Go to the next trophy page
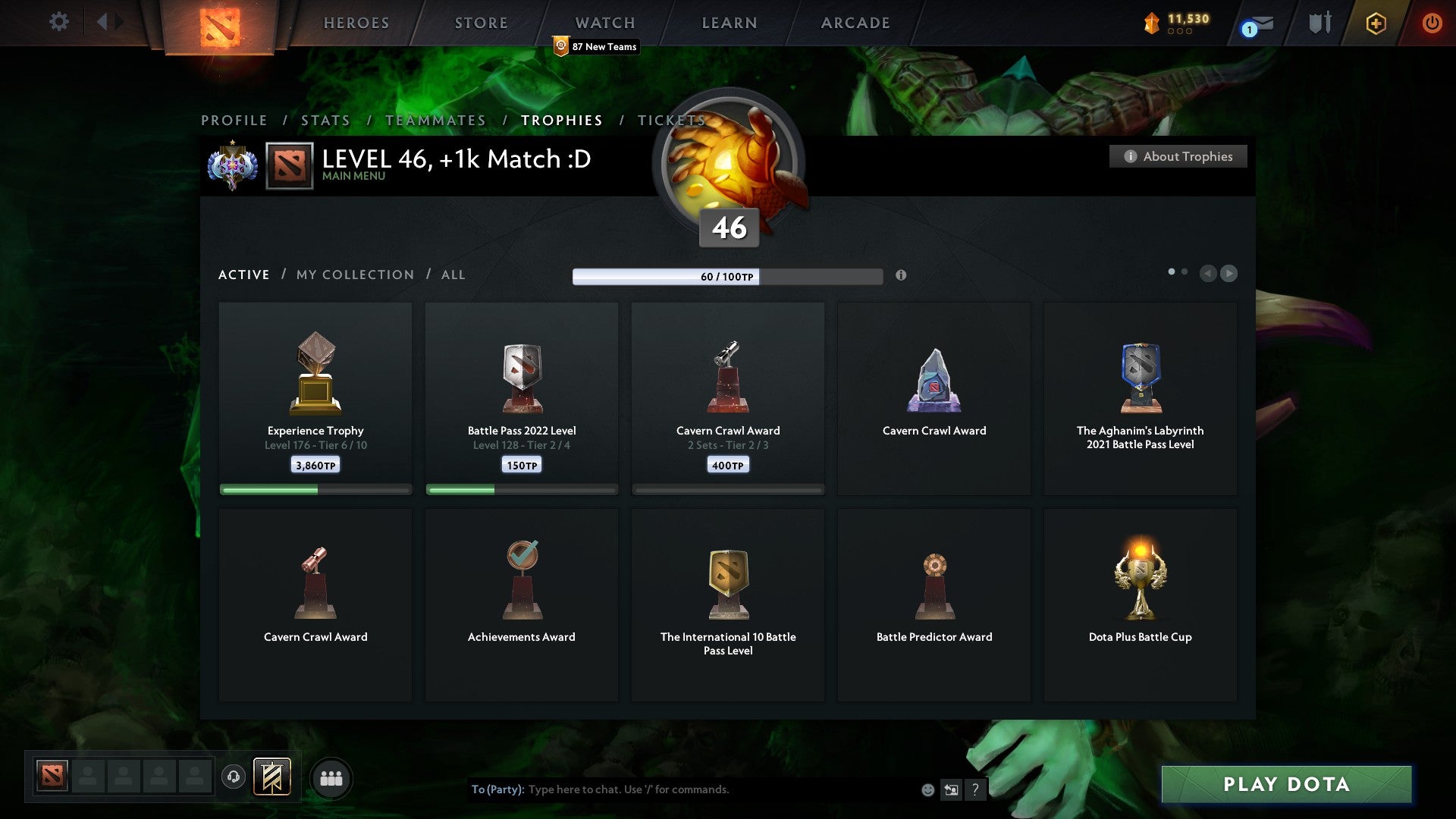The width and height of the screenshot is (1456, 819). coord(1228,273)
